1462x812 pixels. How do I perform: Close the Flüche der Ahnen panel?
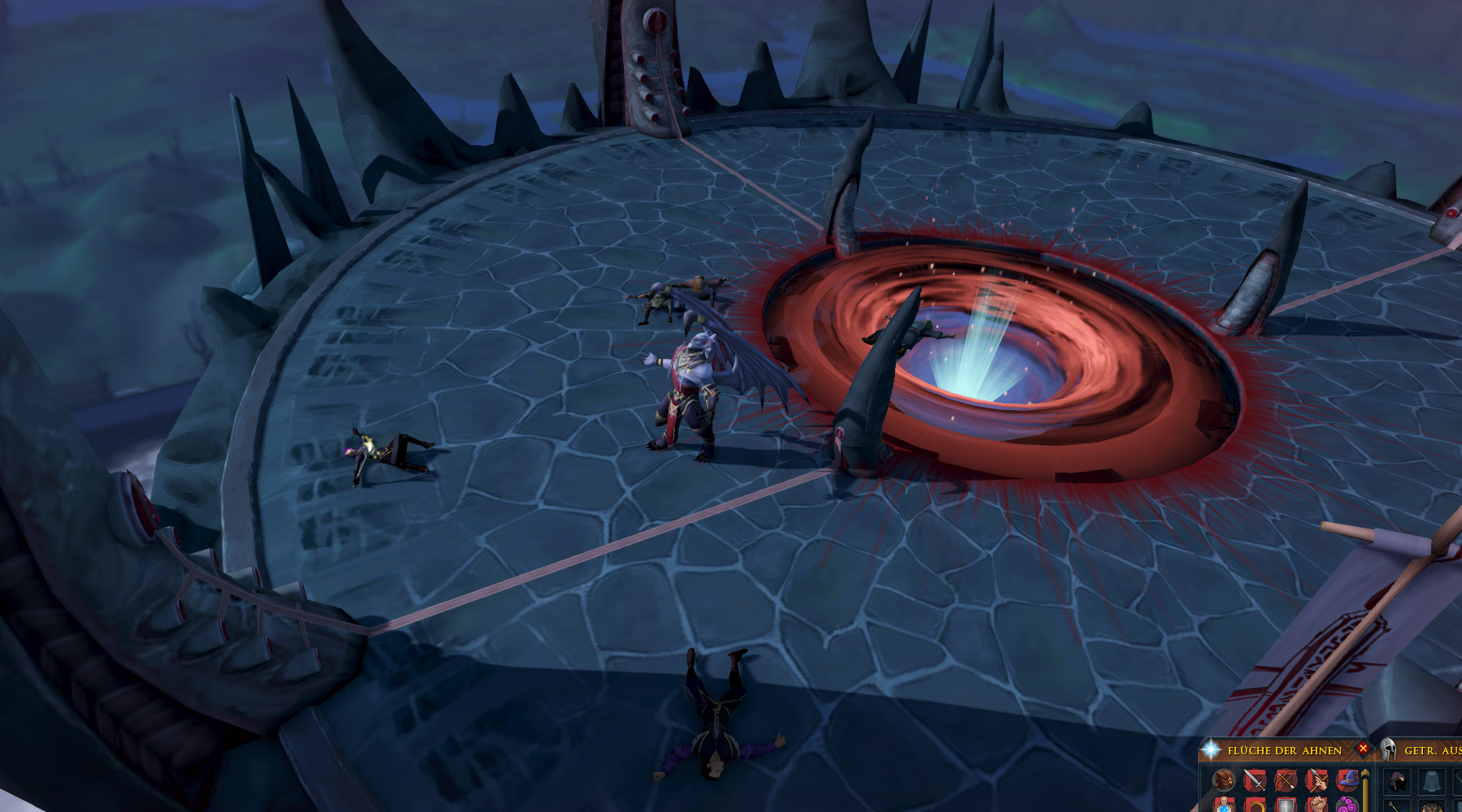[1363, 749]
